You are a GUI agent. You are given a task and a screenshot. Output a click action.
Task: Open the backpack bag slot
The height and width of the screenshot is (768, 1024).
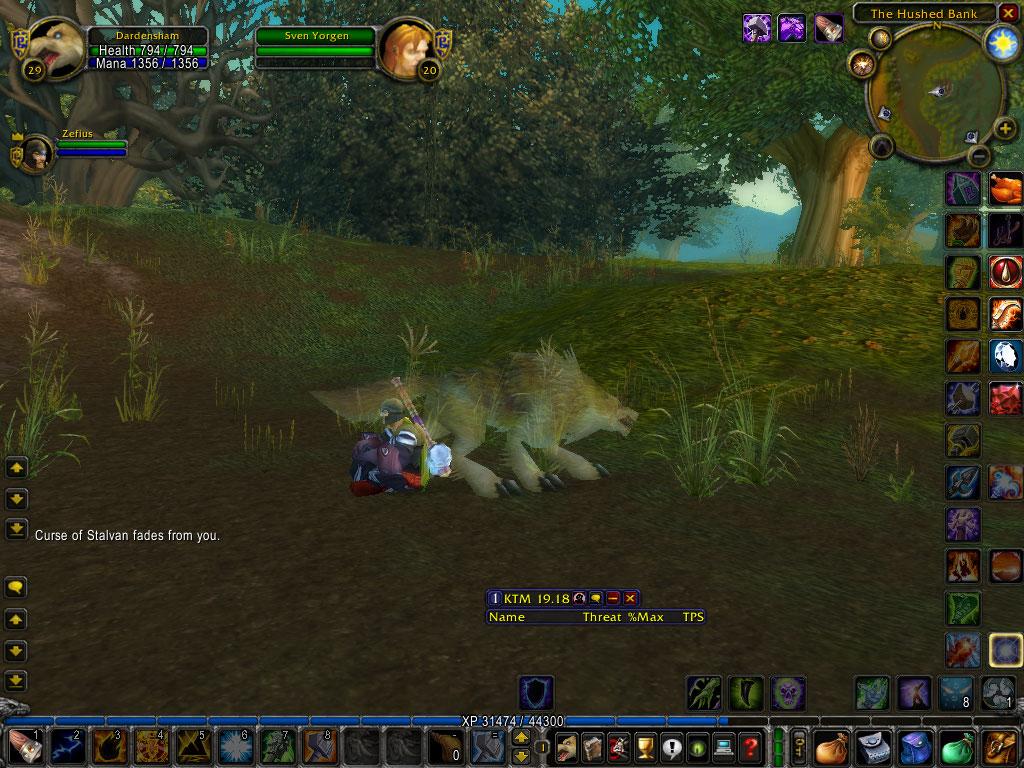[x=1001, y=746]
